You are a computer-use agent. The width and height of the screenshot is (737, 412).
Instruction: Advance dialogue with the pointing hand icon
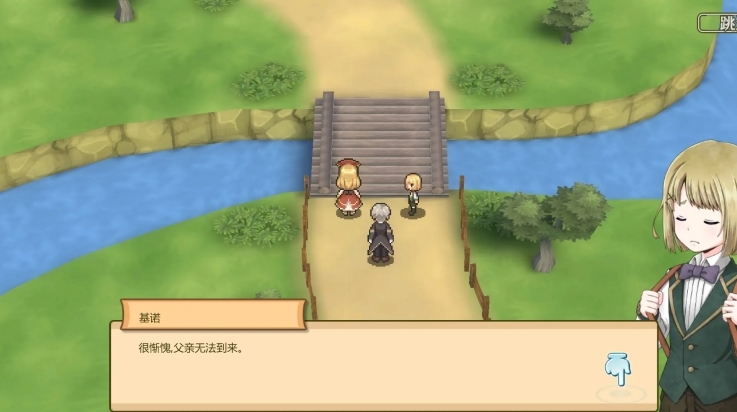click(618, 369)
